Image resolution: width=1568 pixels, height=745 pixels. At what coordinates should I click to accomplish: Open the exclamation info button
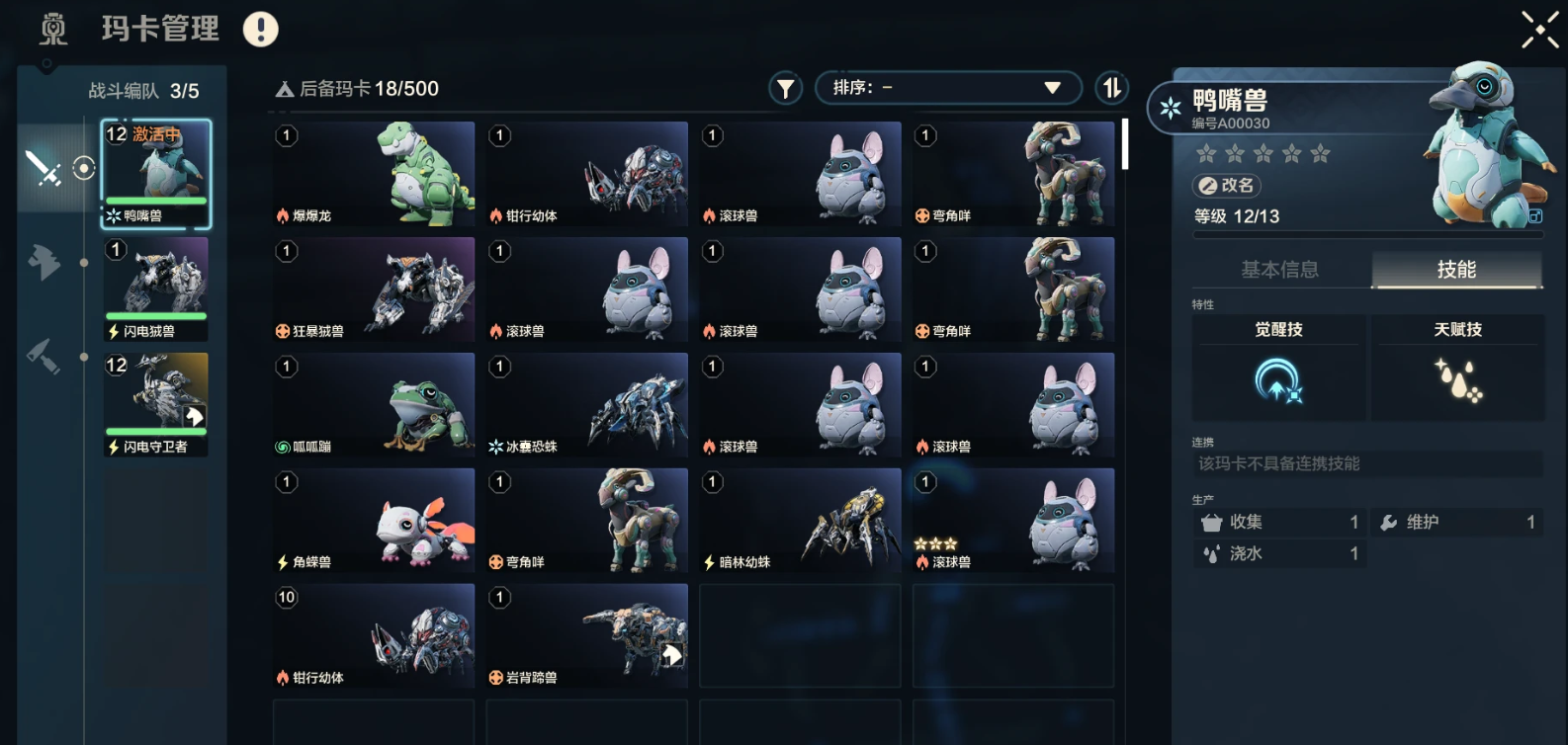(x=261, y=30)
